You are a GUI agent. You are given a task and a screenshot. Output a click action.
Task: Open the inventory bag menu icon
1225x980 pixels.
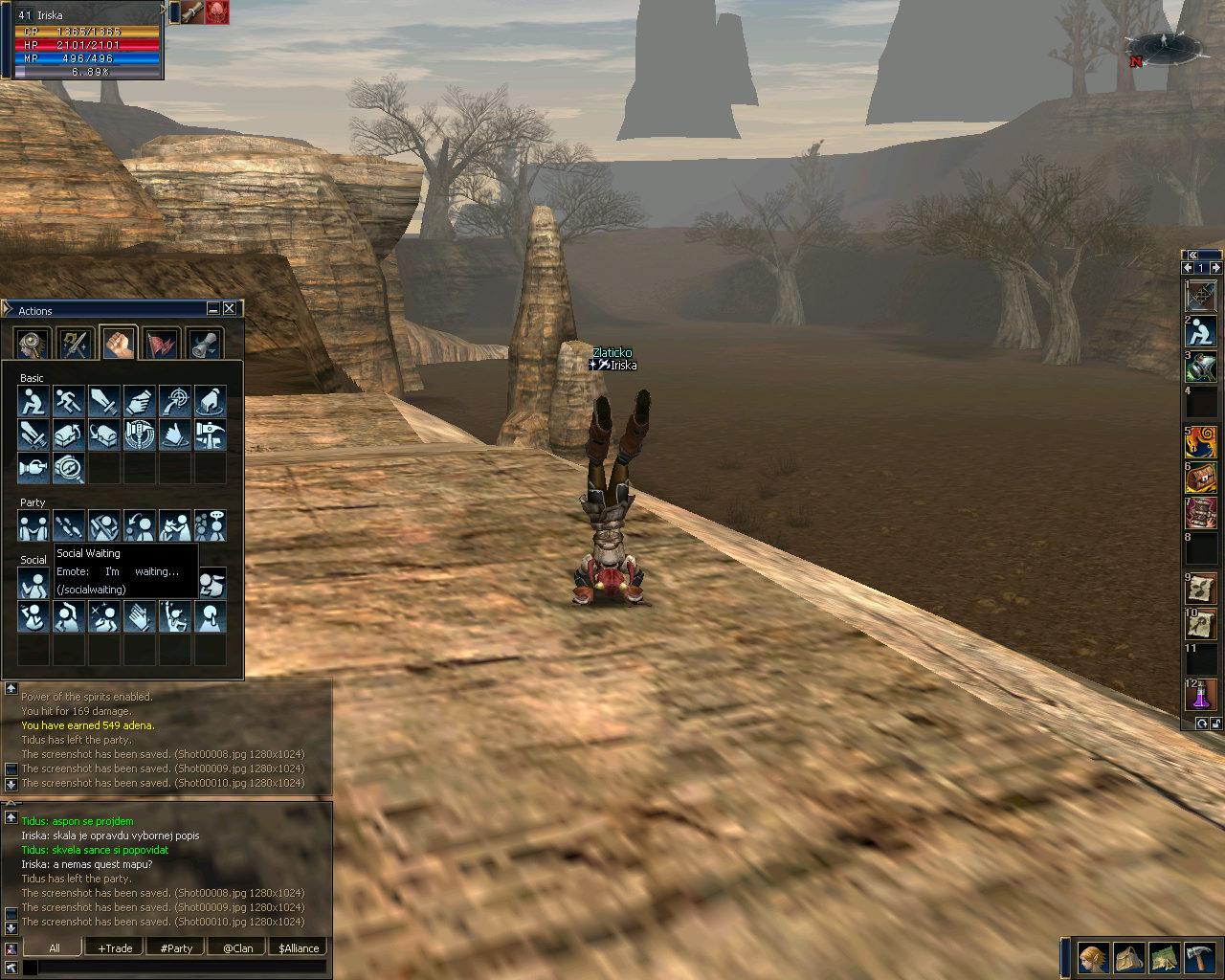(x=1128, y=957)
